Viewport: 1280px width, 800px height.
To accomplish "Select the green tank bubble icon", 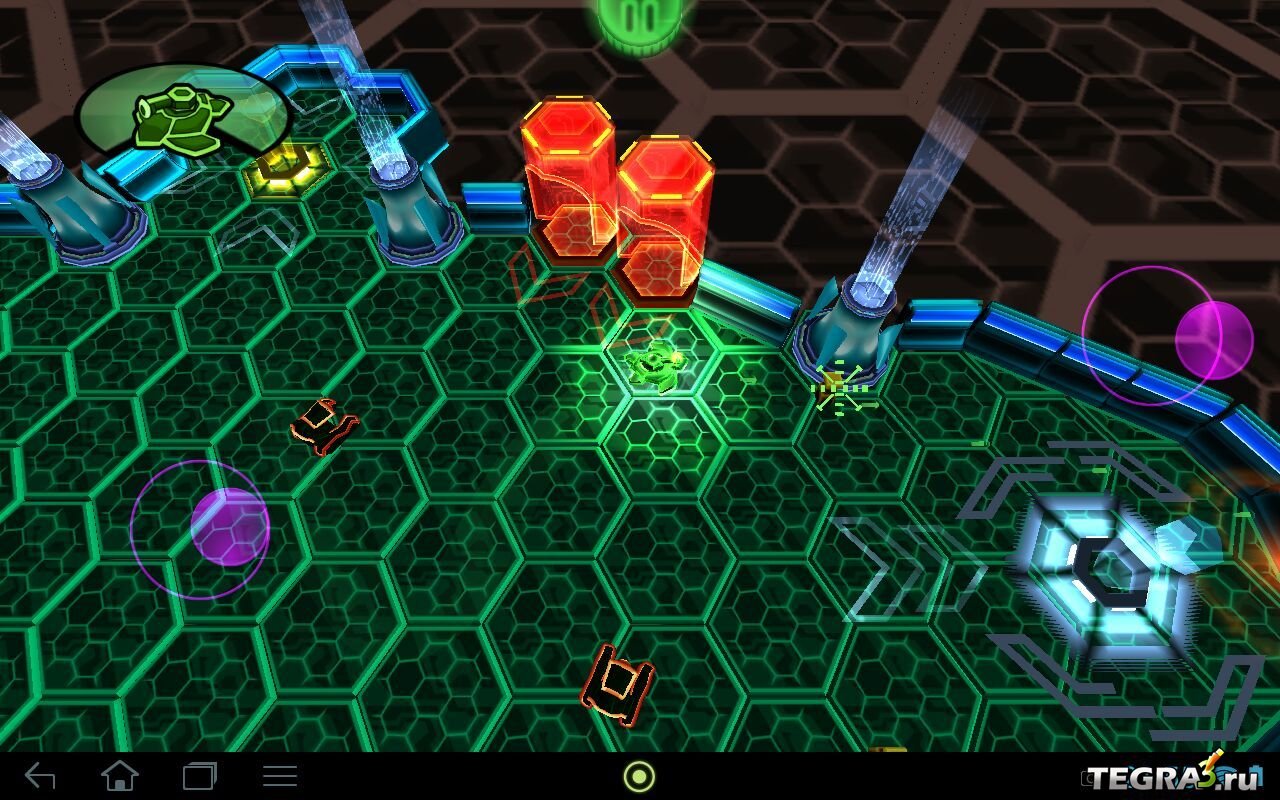I will pyautogui.click(x=183, y=119).
